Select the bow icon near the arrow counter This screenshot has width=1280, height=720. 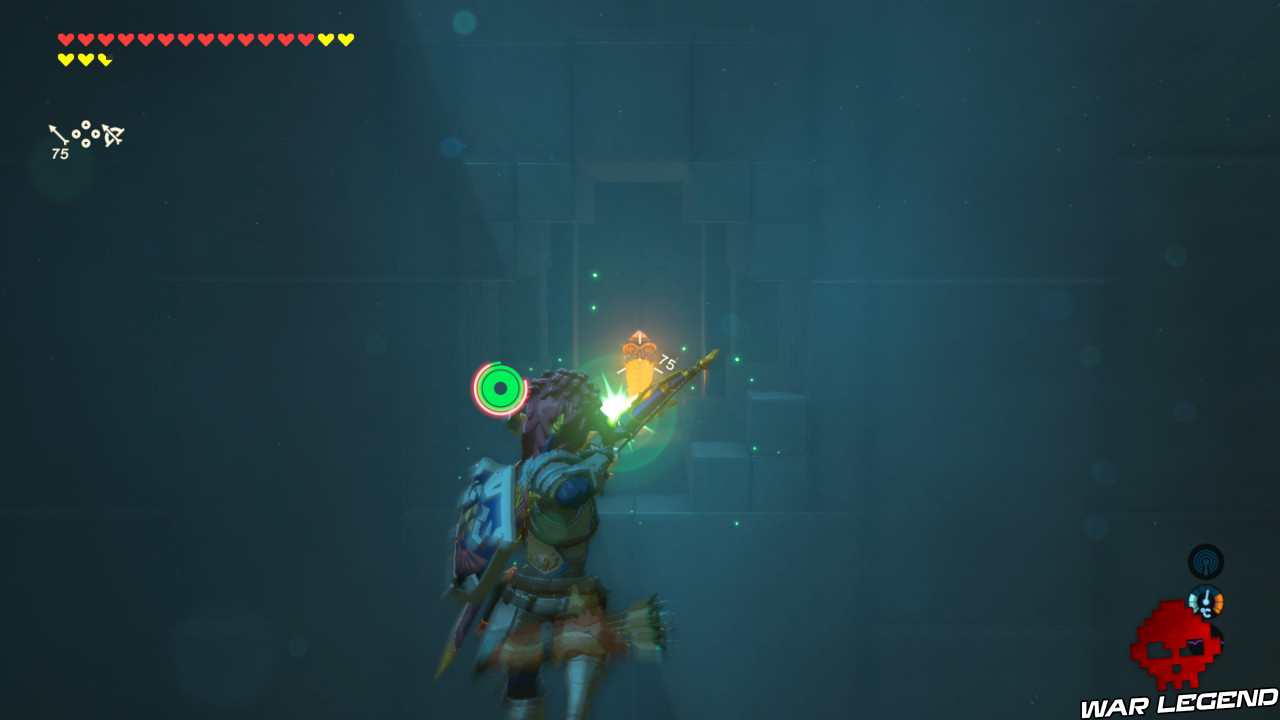pyautogui.click(x=112, y=134)
